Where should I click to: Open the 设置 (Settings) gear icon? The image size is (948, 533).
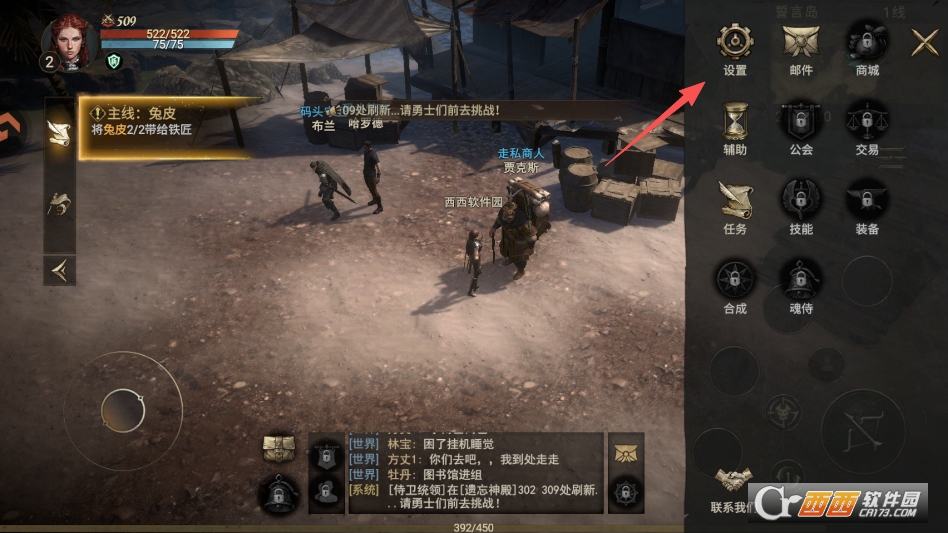[x=735, y=43]
